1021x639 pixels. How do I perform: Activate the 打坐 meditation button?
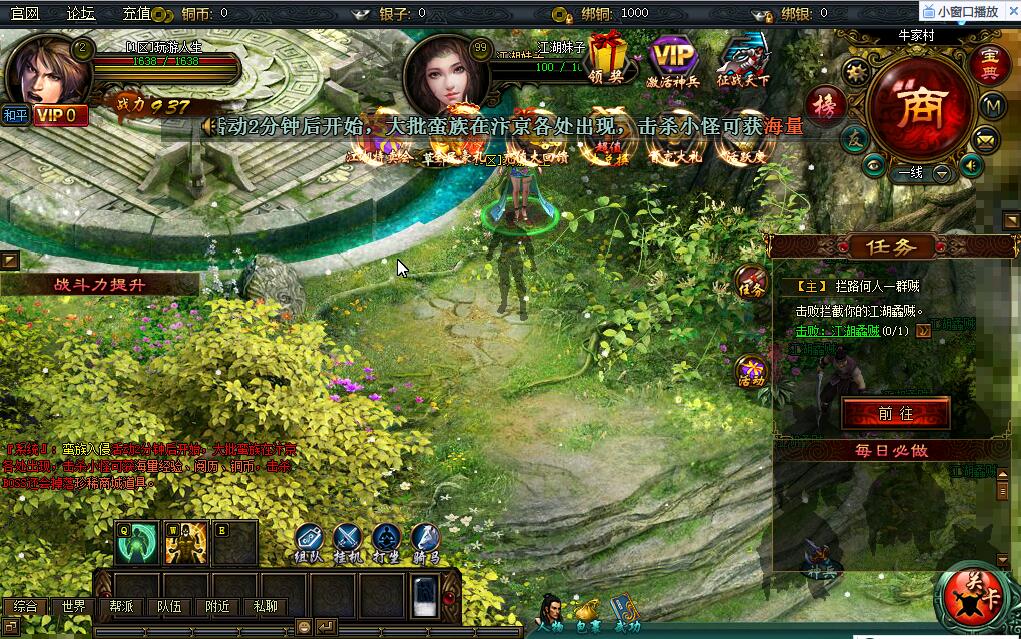tap(387, 541)
